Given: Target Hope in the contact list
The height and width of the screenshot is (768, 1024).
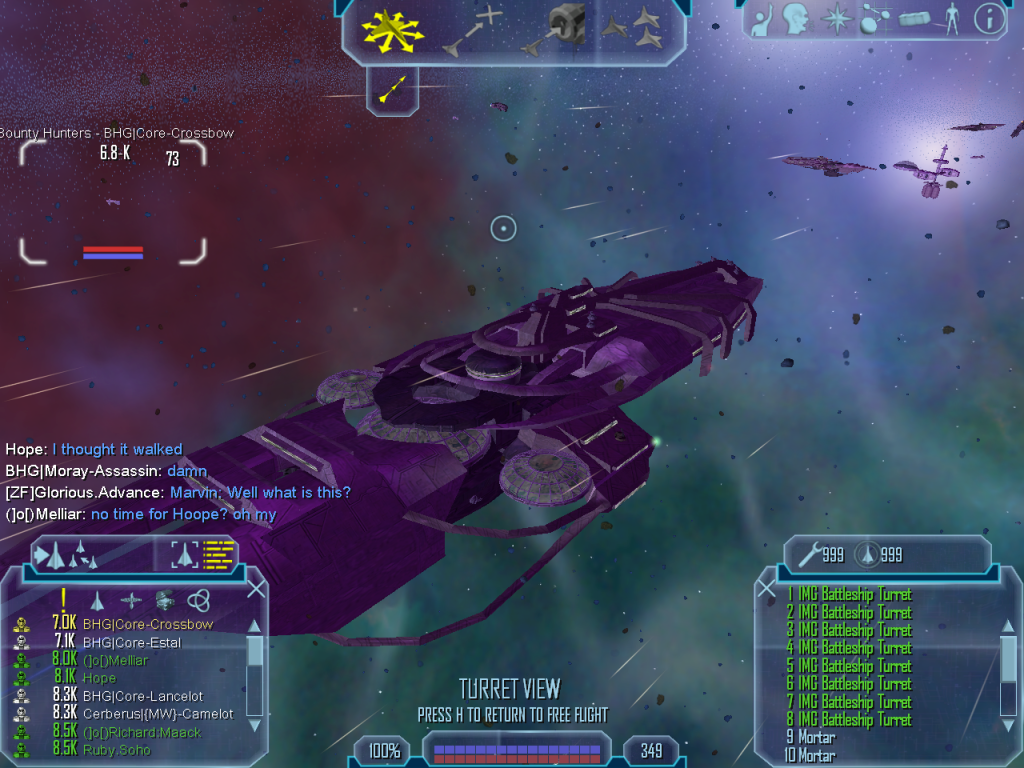Looking at the screenshot, I should tap(99, 678).
